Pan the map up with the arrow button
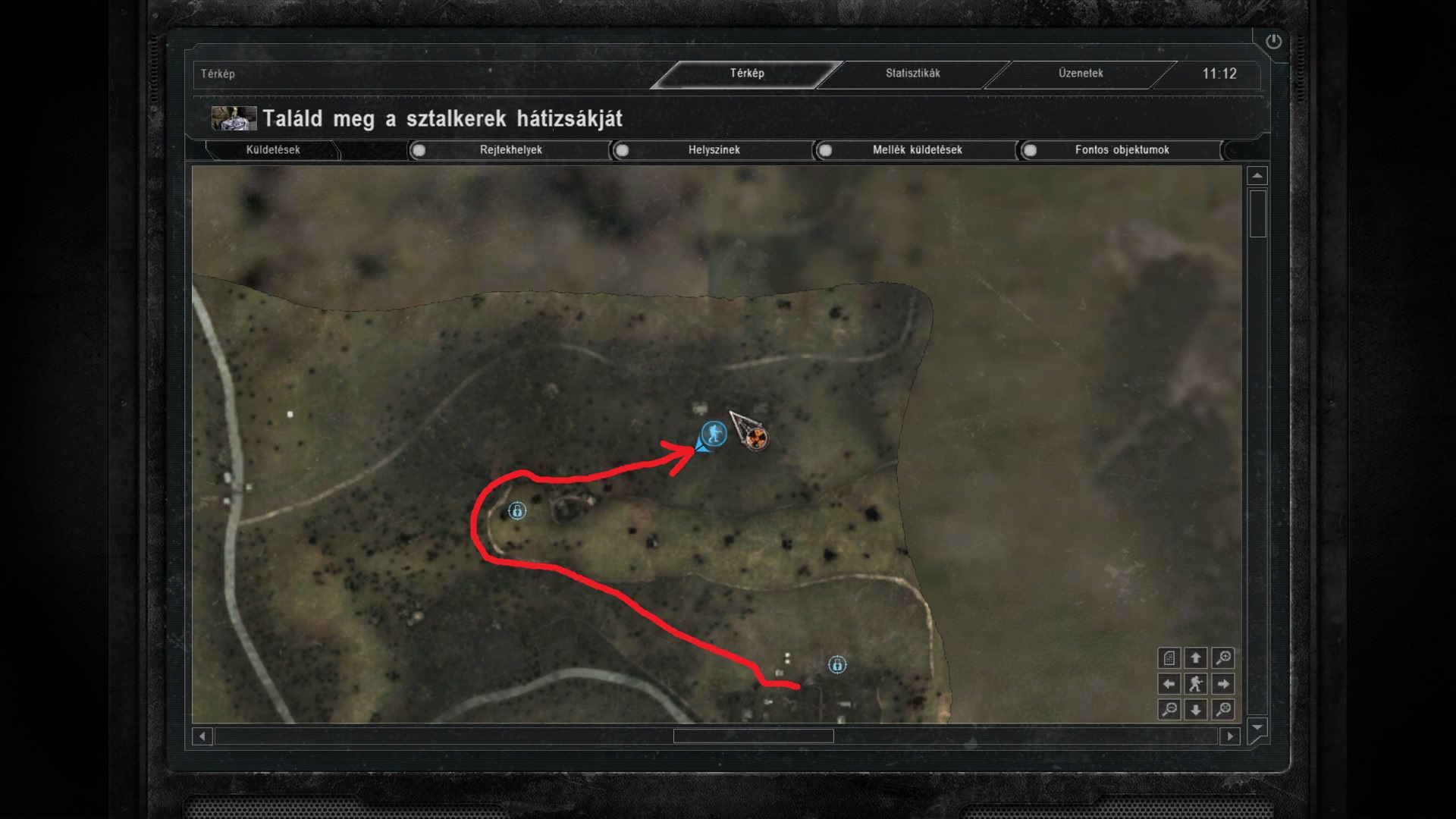 pyautogui.click(x=1196, y=658)
